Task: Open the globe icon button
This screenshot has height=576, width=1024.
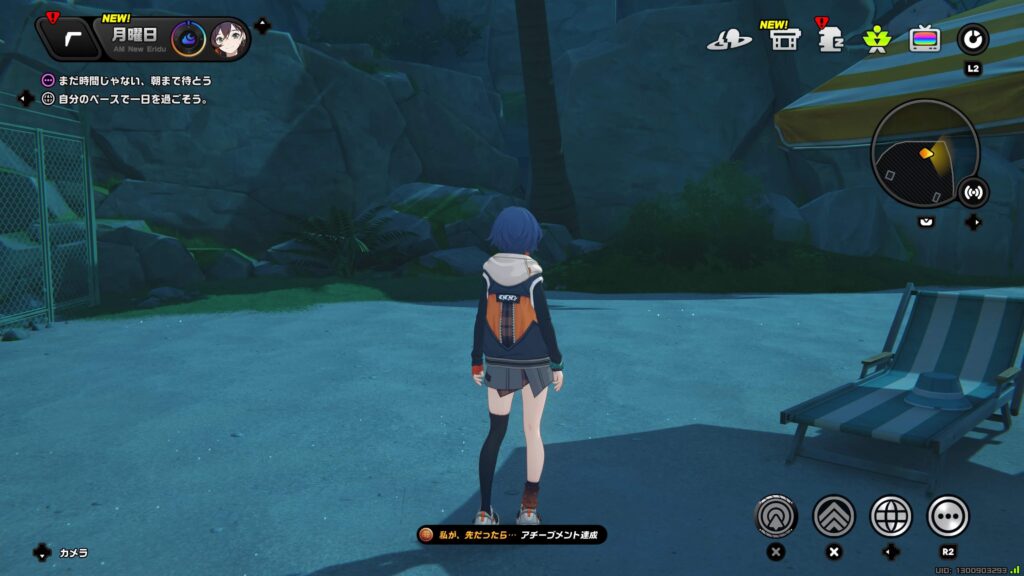Action: pos(891,516)
